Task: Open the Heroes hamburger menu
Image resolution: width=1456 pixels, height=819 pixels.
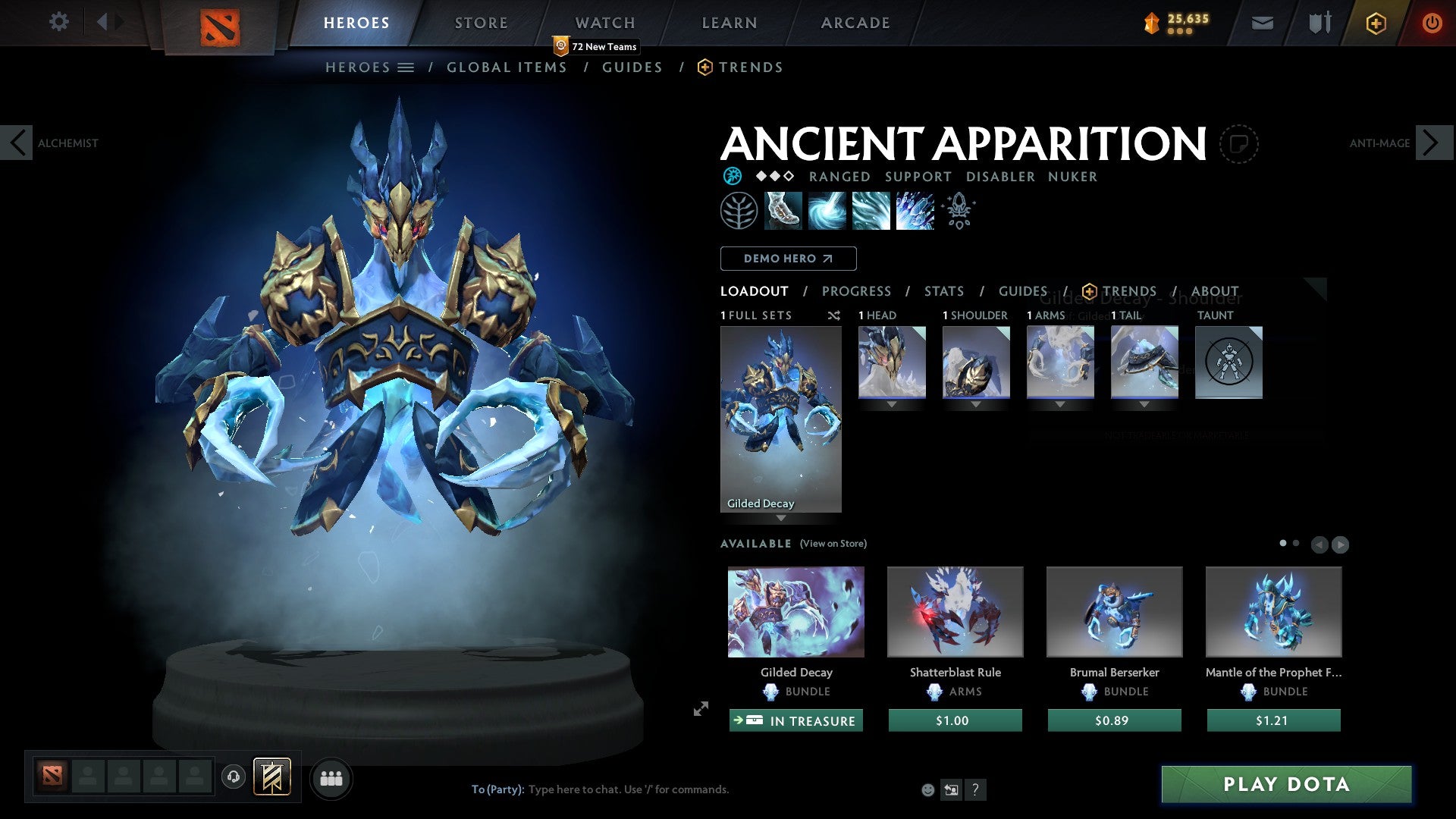Action: coord(407,67)
